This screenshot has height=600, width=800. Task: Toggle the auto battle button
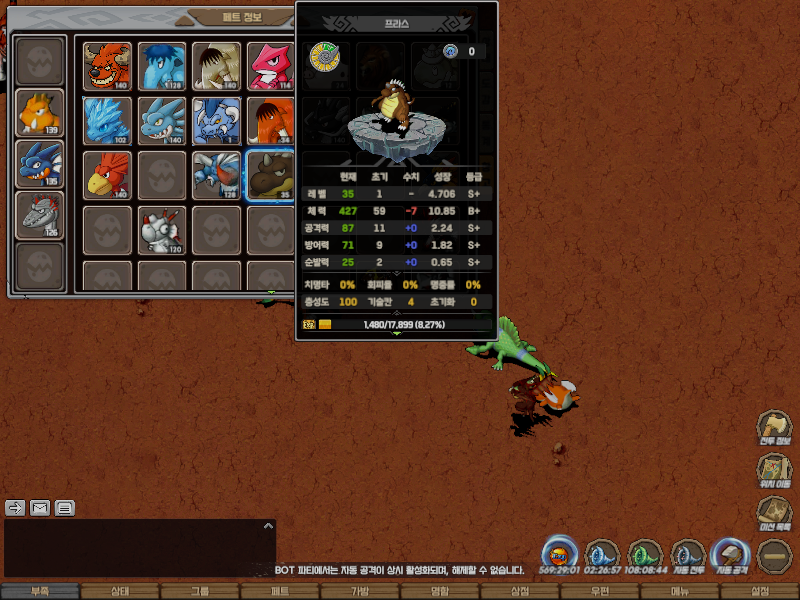[688, 555]
